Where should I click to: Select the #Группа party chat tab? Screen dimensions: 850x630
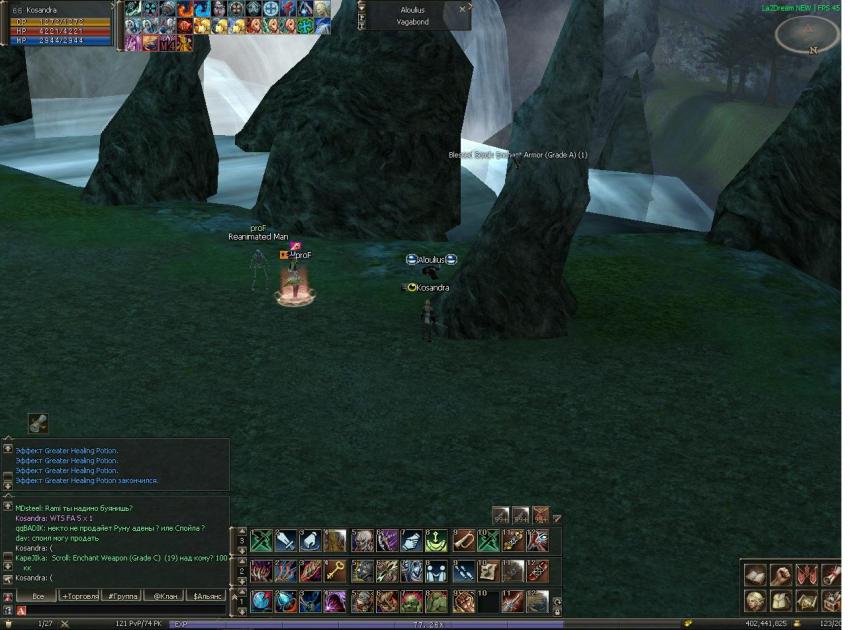click(x=123, y=596)
